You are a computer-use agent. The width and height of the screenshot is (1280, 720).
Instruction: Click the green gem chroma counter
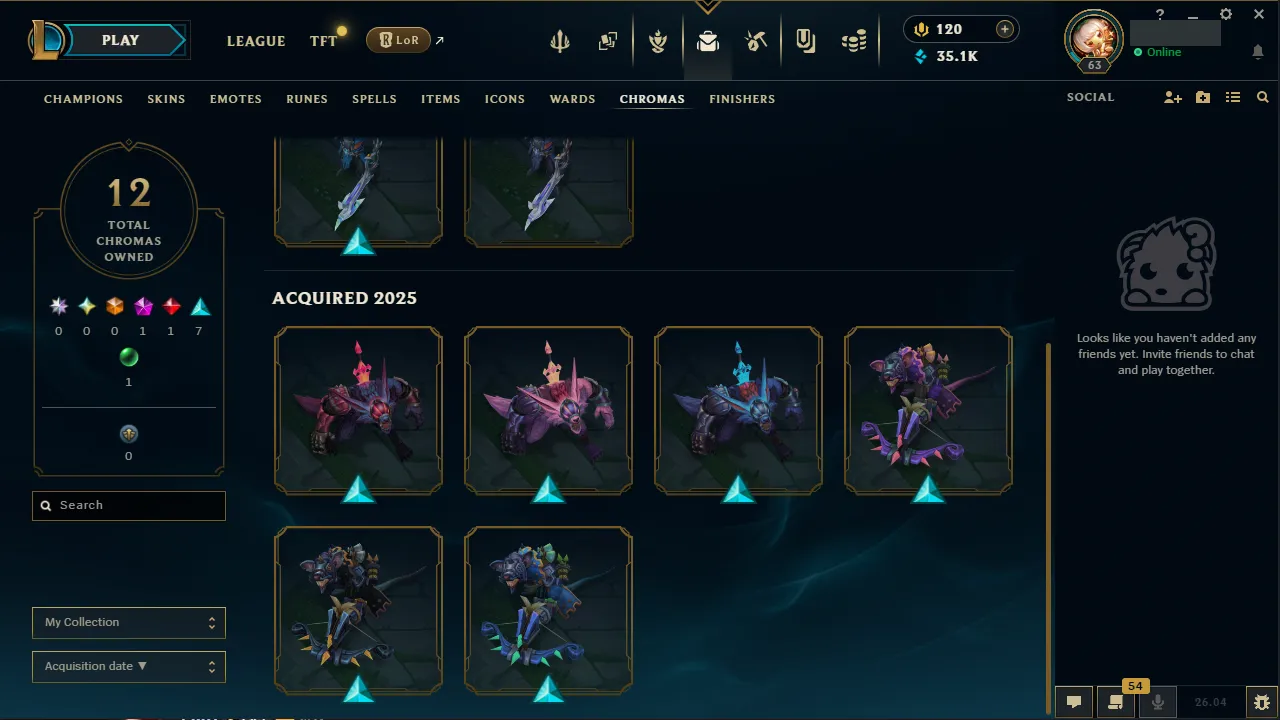click(x=128, y=357)
